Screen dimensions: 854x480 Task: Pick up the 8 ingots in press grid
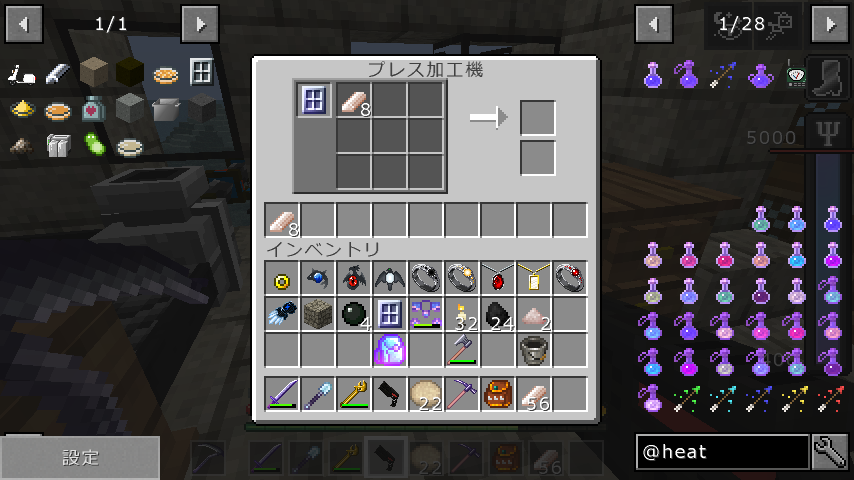353,100
